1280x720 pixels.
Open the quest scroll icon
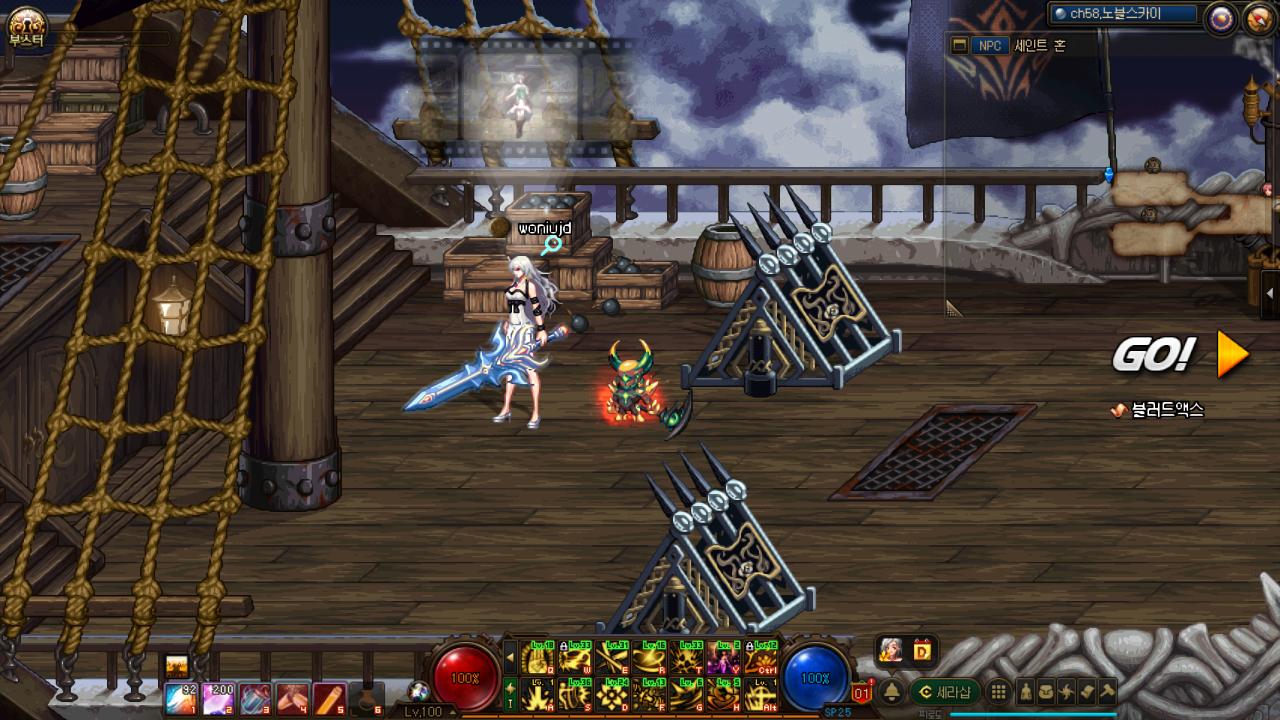click(1087, 692)
